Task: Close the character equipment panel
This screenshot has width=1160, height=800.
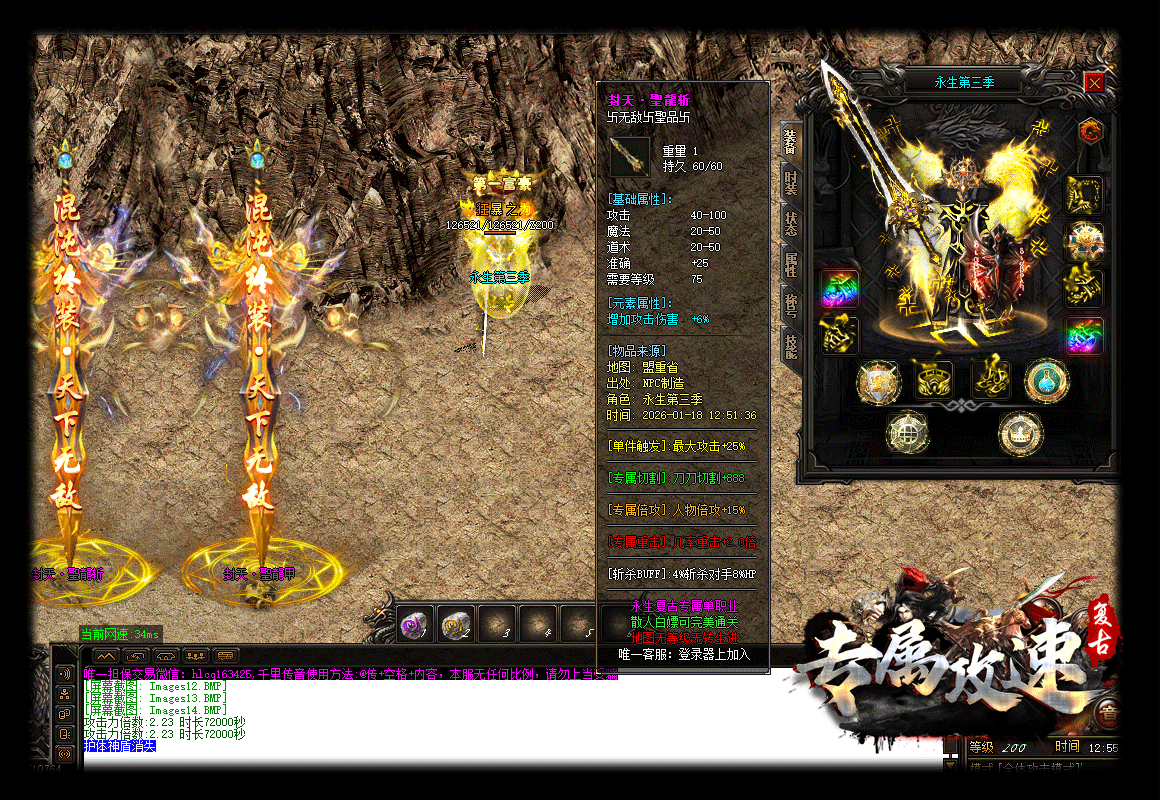Action: tap(1094, 82)
